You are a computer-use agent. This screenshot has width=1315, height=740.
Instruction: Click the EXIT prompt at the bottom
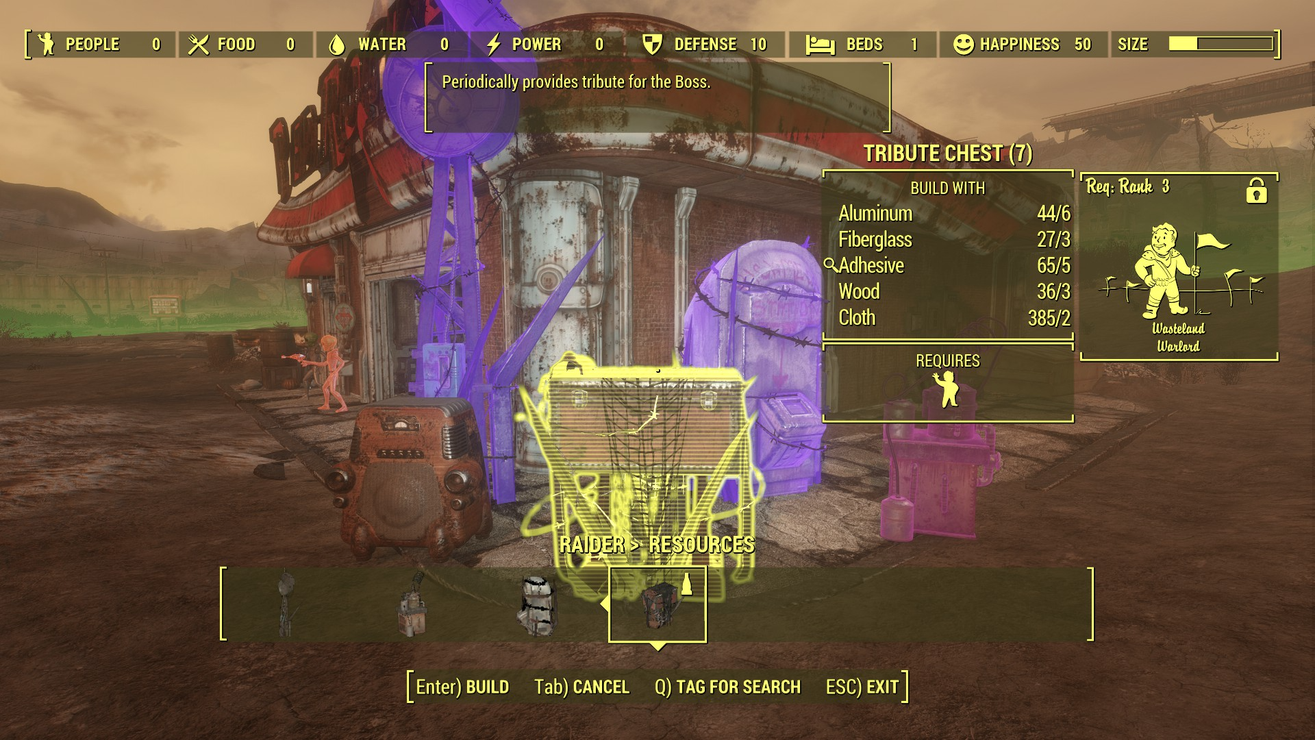tap(863, 687)
